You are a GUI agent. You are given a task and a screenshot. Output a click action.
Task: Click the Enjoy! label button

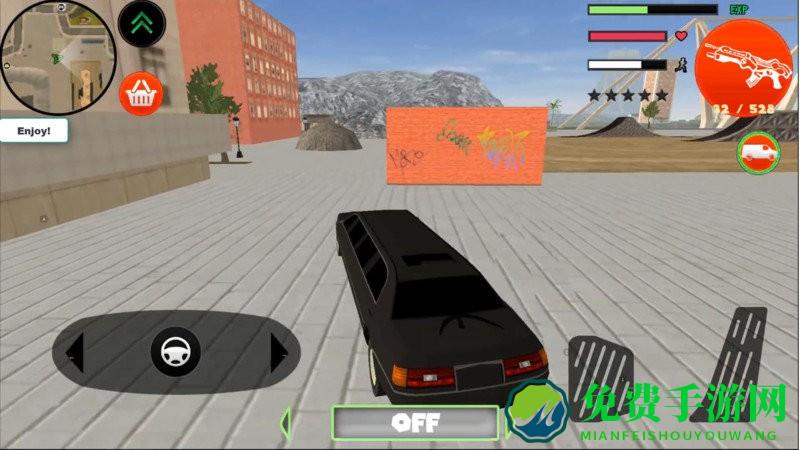[x=33, y=130]
